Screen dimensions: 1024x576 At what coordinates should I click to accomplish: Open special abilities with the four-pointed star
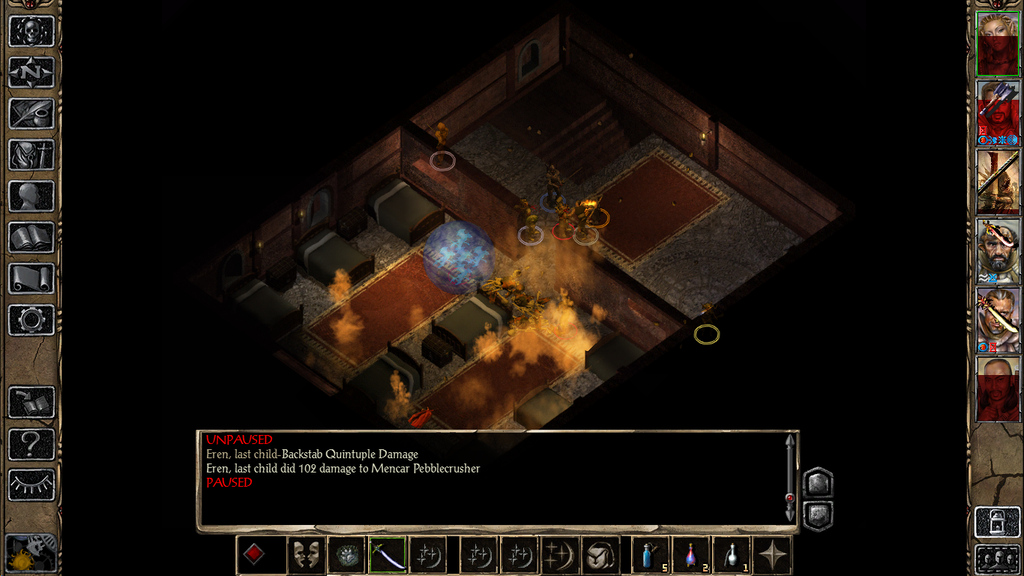tap(774, 556)
